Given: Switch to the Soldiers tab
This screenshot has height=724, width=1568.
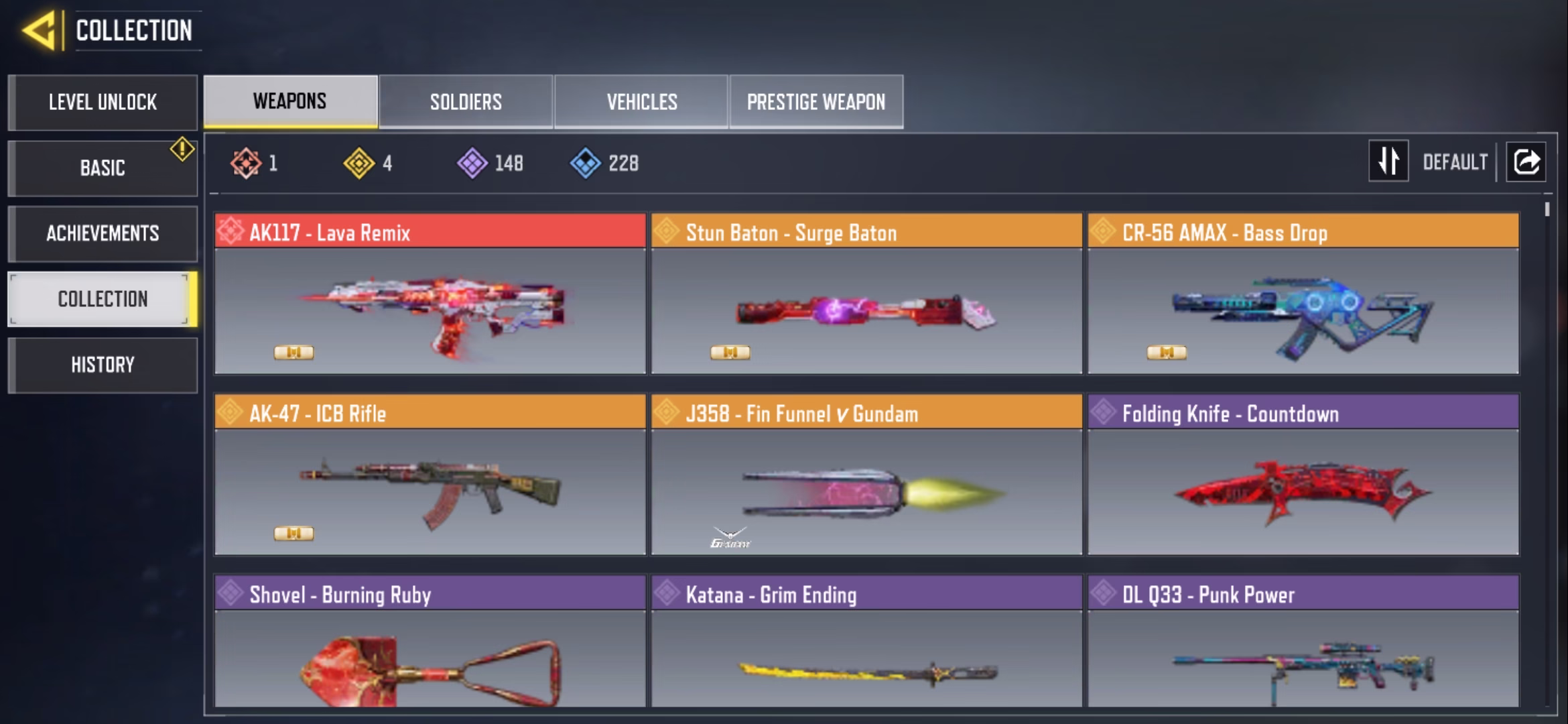Looking at the screenshot, I should tap(466, 102).
